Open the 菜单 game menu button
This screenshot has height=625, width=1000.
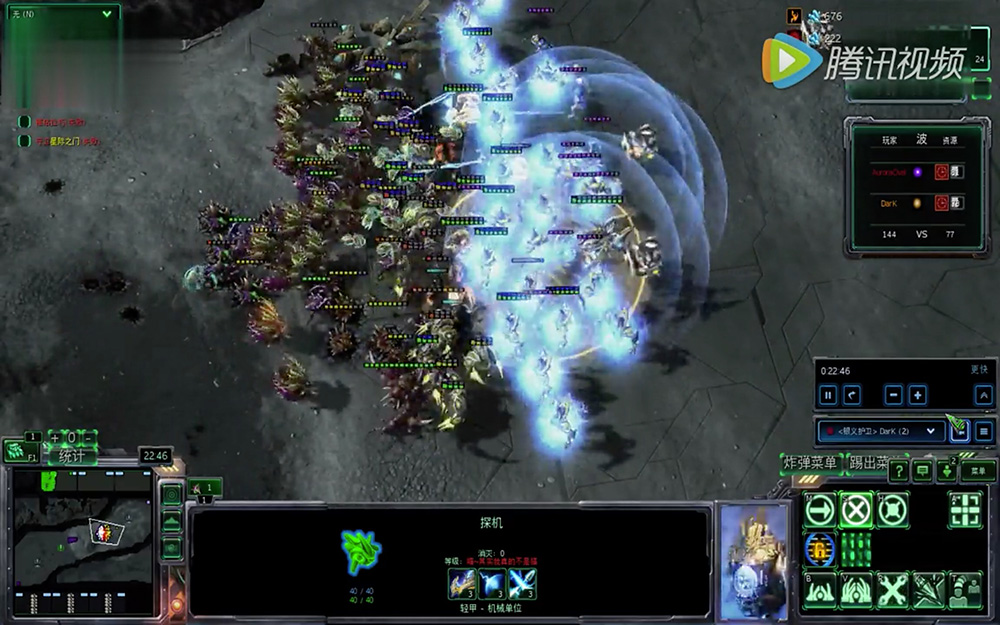click(x=977, y=470)
